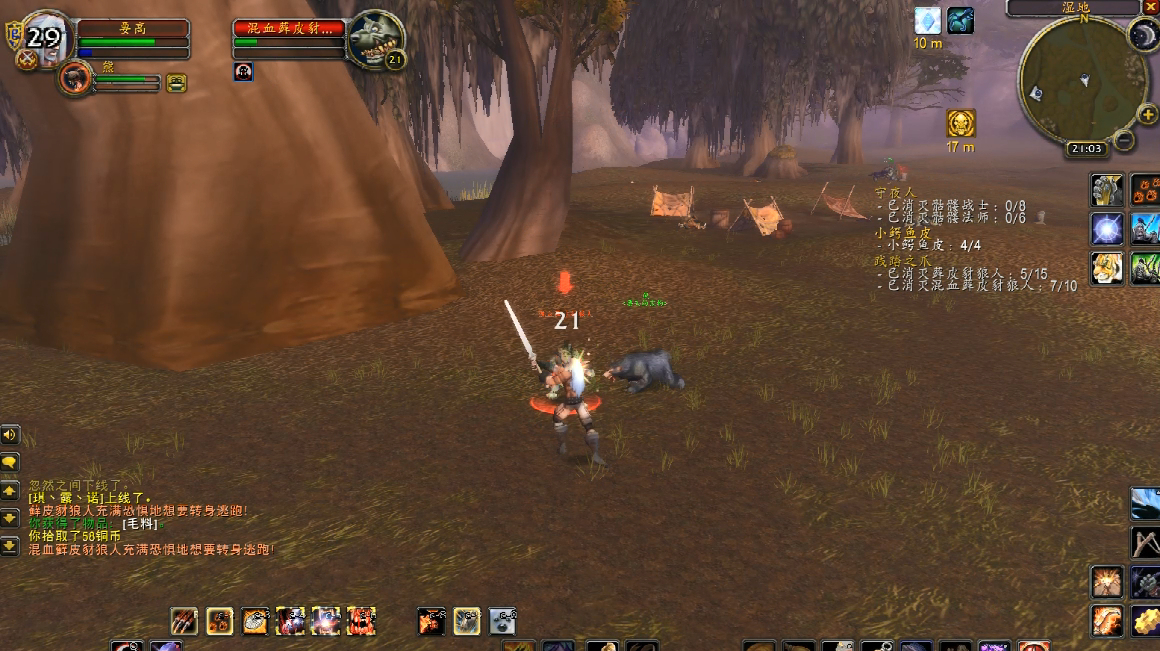
Task: Toggle the sound speaker button
Action: [10, 435]
